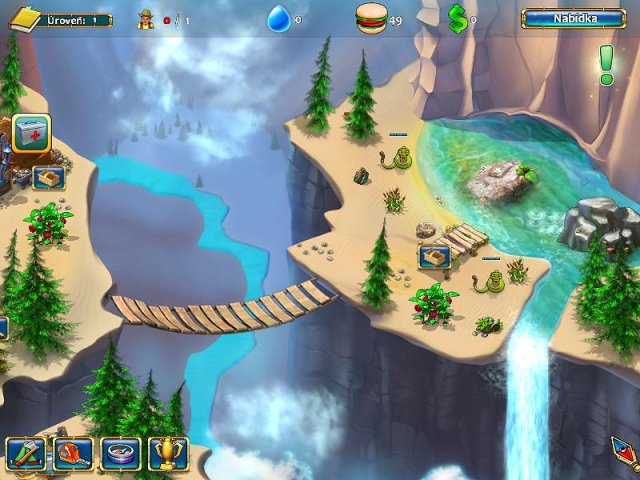The height and width of the screenshot is (480, 640).
Task: Click the lumber icon below the first-aid kit
Action: [48, 177]
